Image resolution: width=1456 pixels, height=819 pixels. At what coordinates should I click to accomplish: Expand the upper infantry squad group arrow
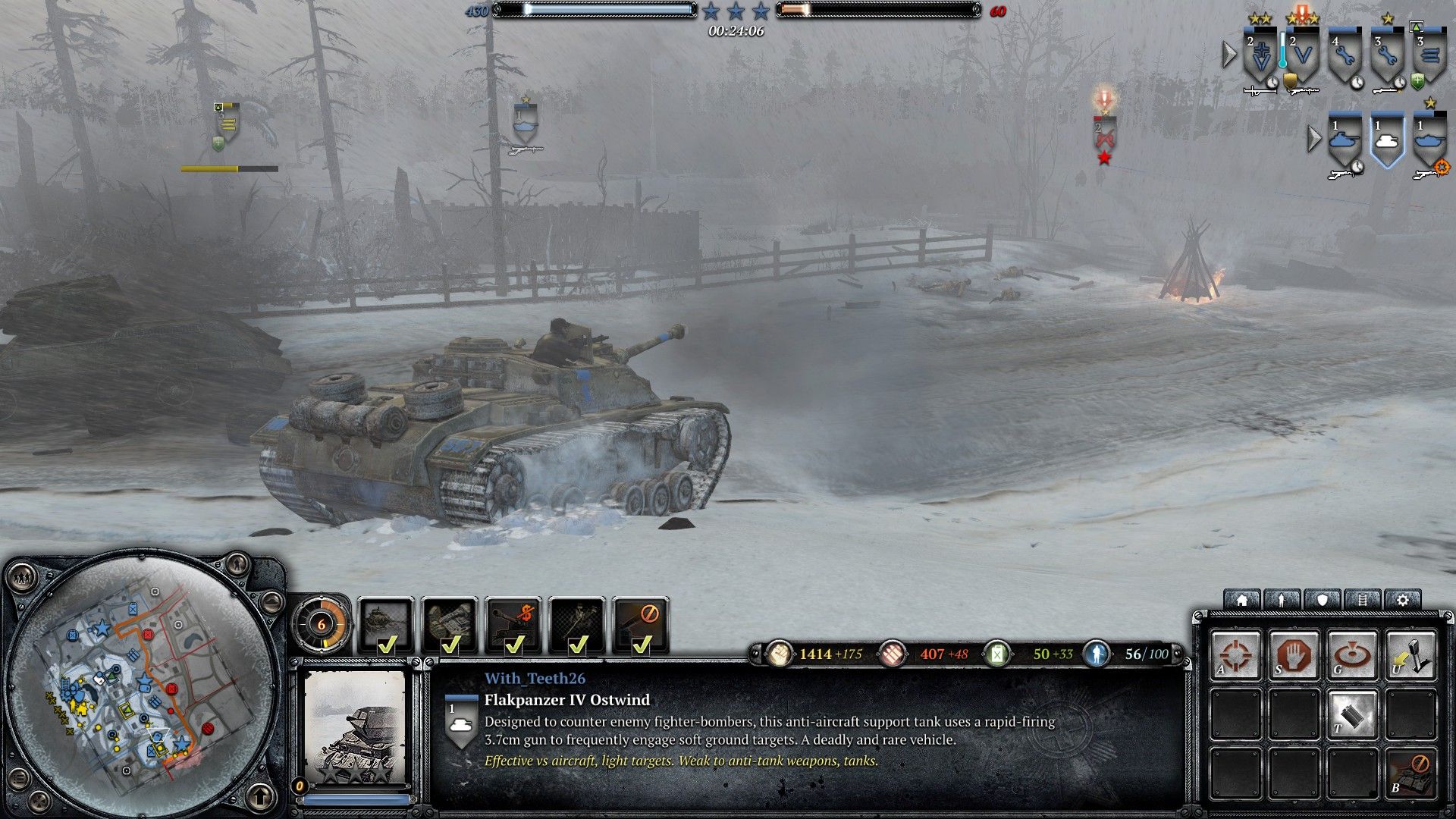pos(1230,55)
